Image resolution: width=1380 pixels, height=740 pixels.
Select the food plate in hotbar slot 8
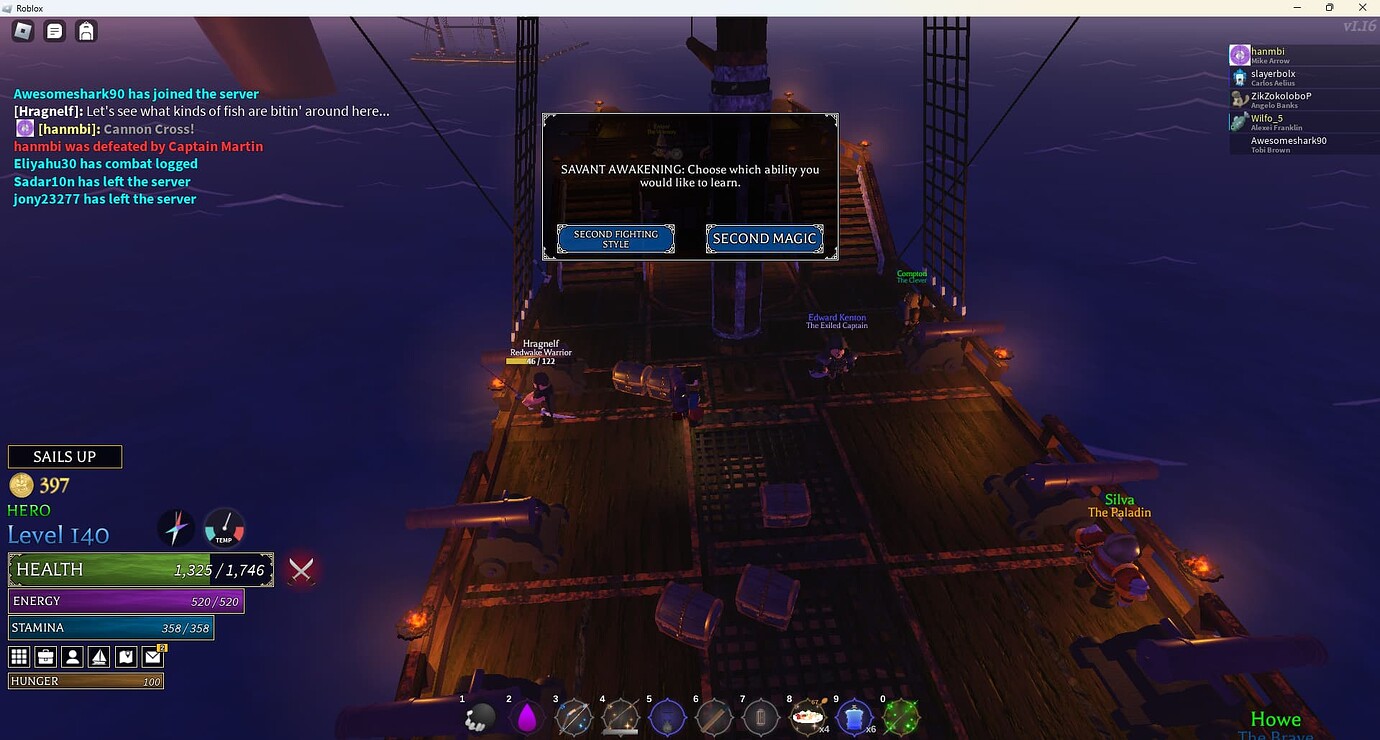coord(808,716)
